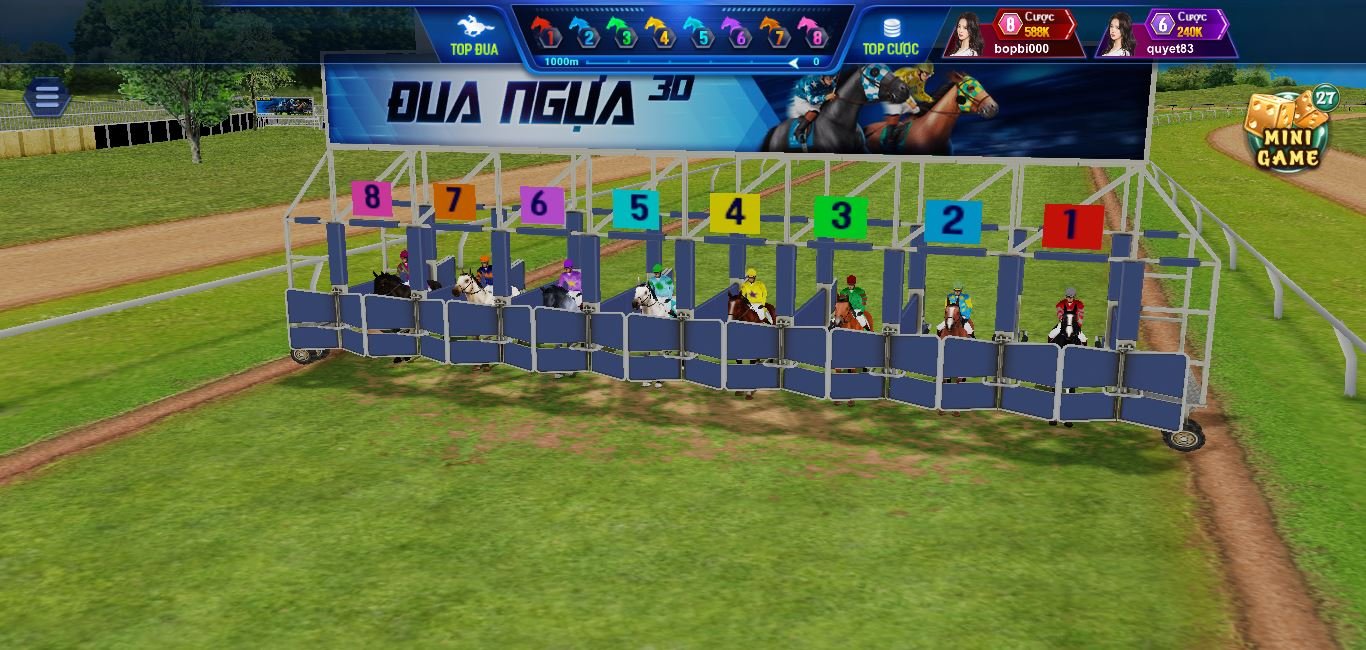Open the hamburger menu button
Screen dimensions: 1366x650
click(46, 97)
